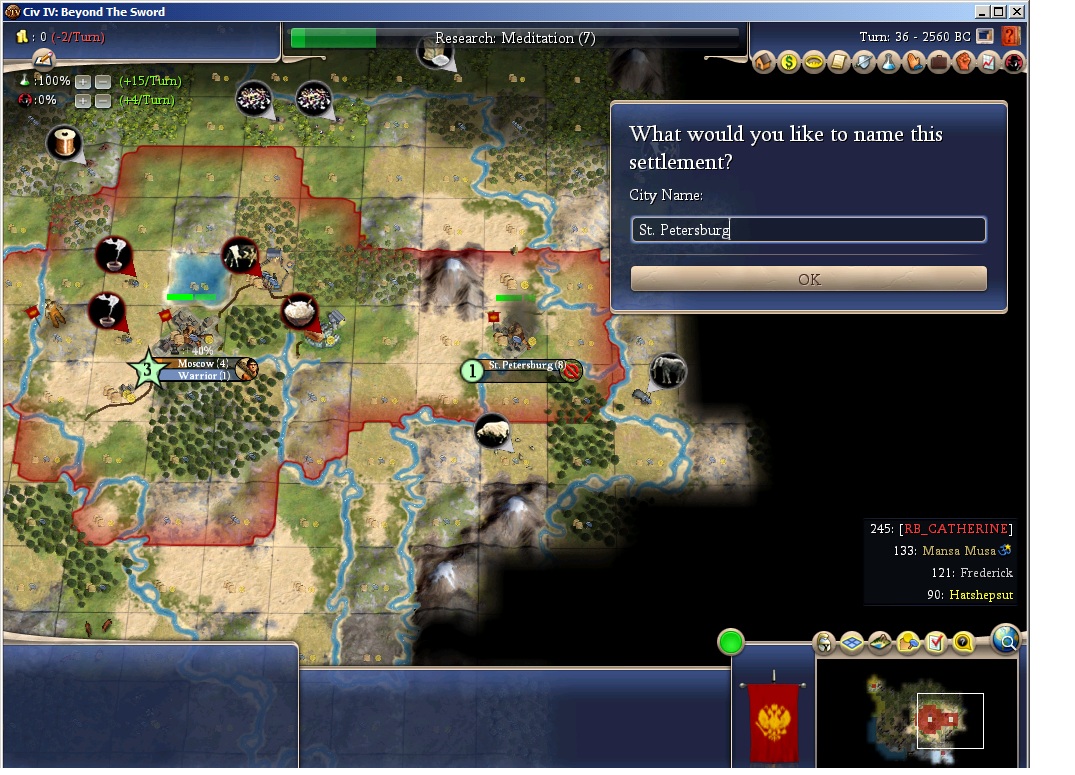Viewport: 1075px width, 775px height.
Task: Confirm city name with OK button
Action: coord(808,279)
